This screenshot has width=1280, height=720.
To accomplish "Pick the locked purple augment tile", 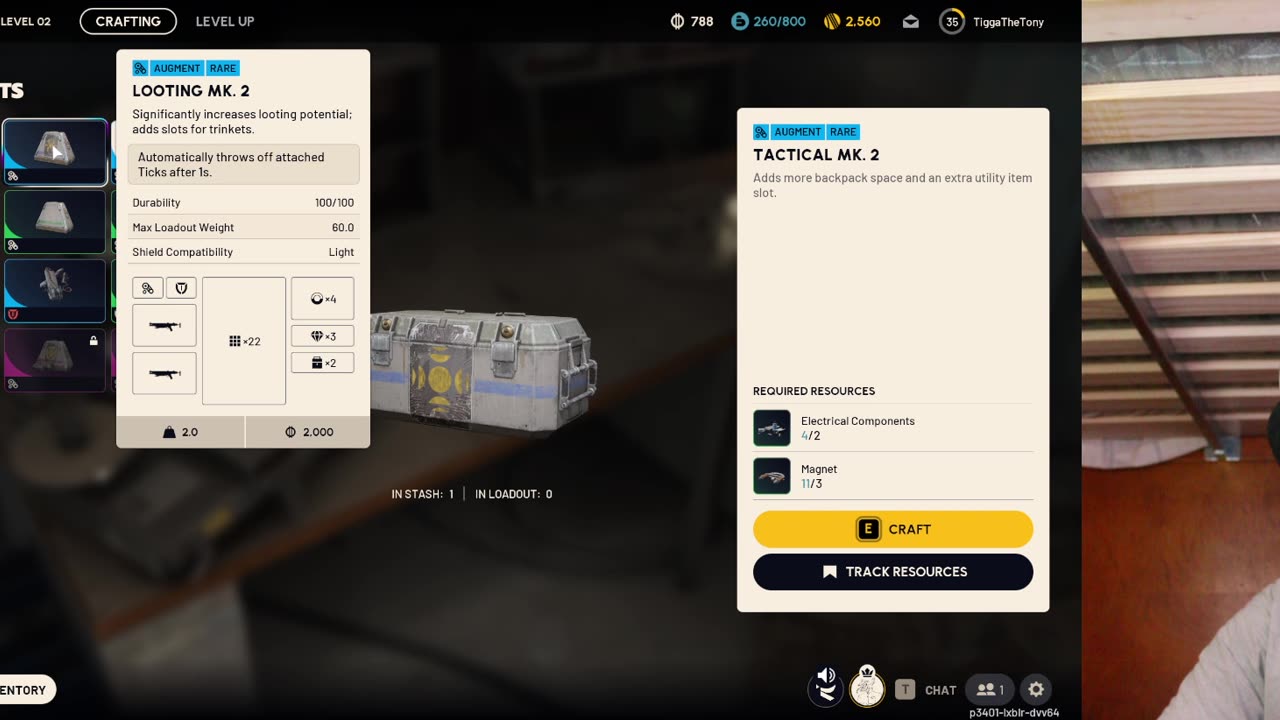I will click(x=55, y=360).
